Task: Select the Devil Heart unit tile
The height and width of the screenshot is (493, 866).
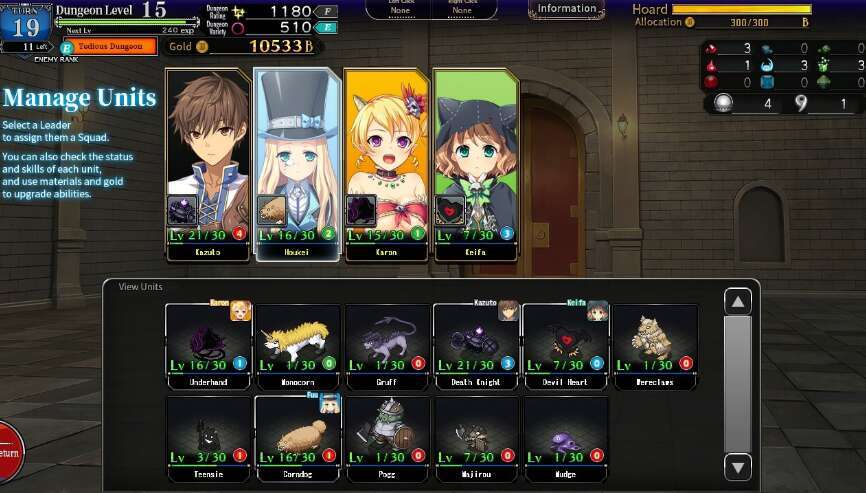Action: coord(565,345)
